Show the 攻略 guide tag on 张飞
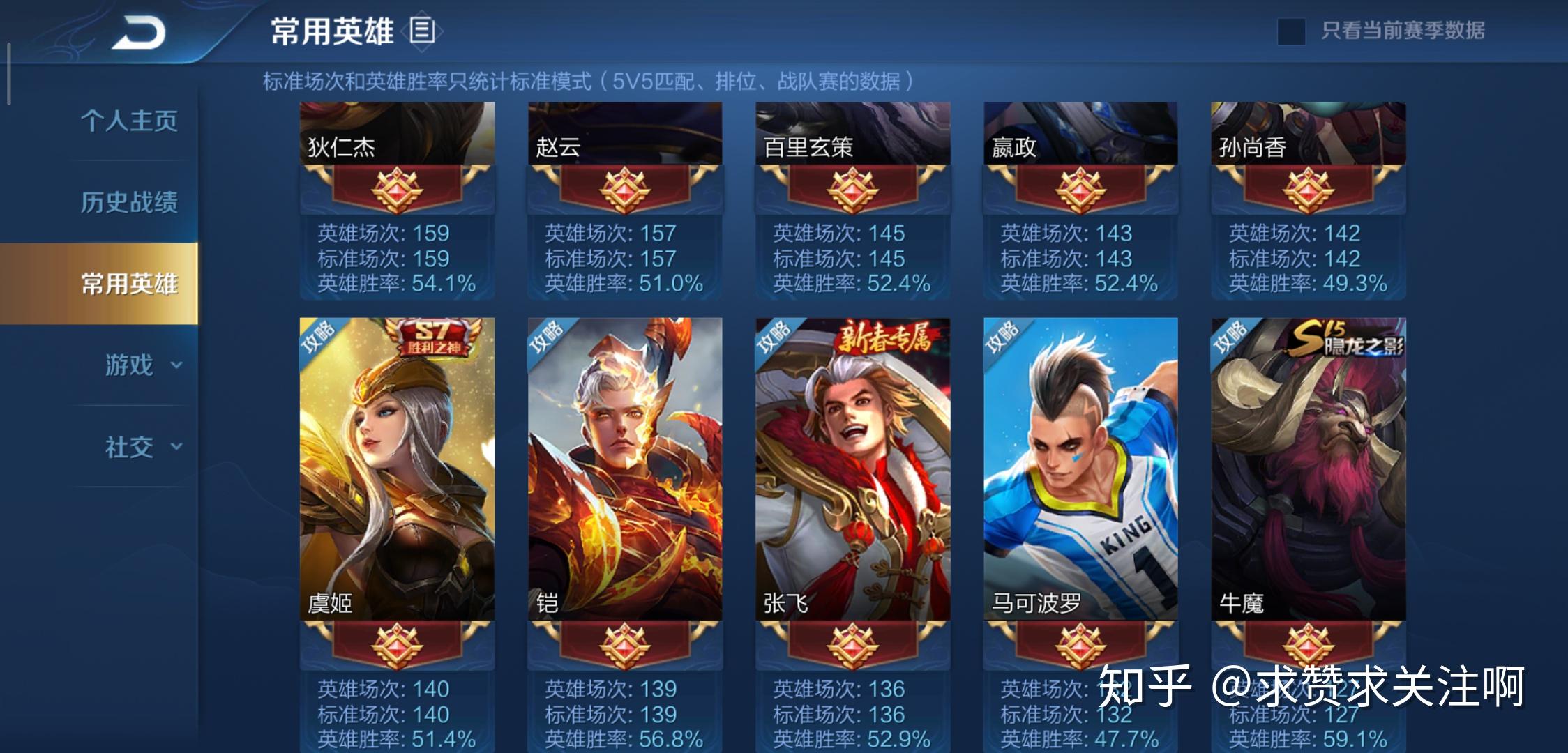This screenshot has height=753, width=1568. pos(774,337)
